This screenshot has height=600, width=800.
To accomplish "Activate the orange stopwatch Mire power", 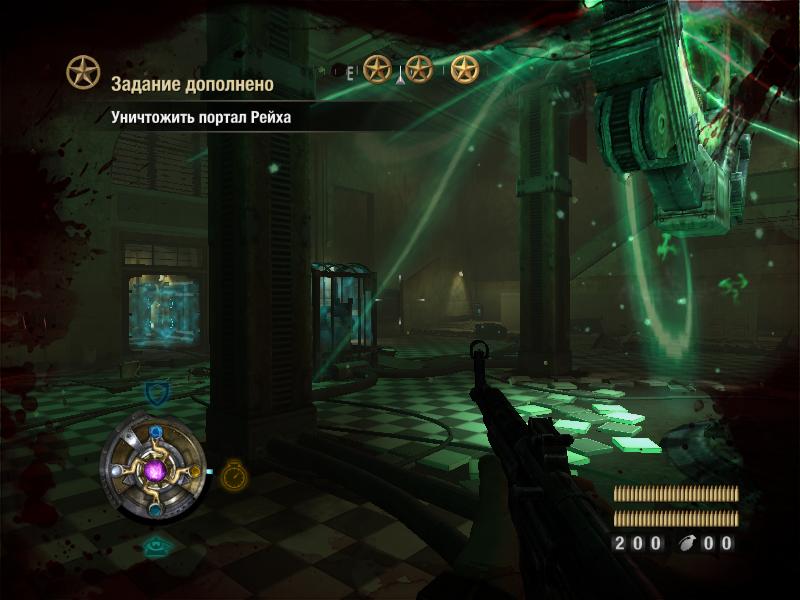I will pyautogui.click(x=234, y=473).
